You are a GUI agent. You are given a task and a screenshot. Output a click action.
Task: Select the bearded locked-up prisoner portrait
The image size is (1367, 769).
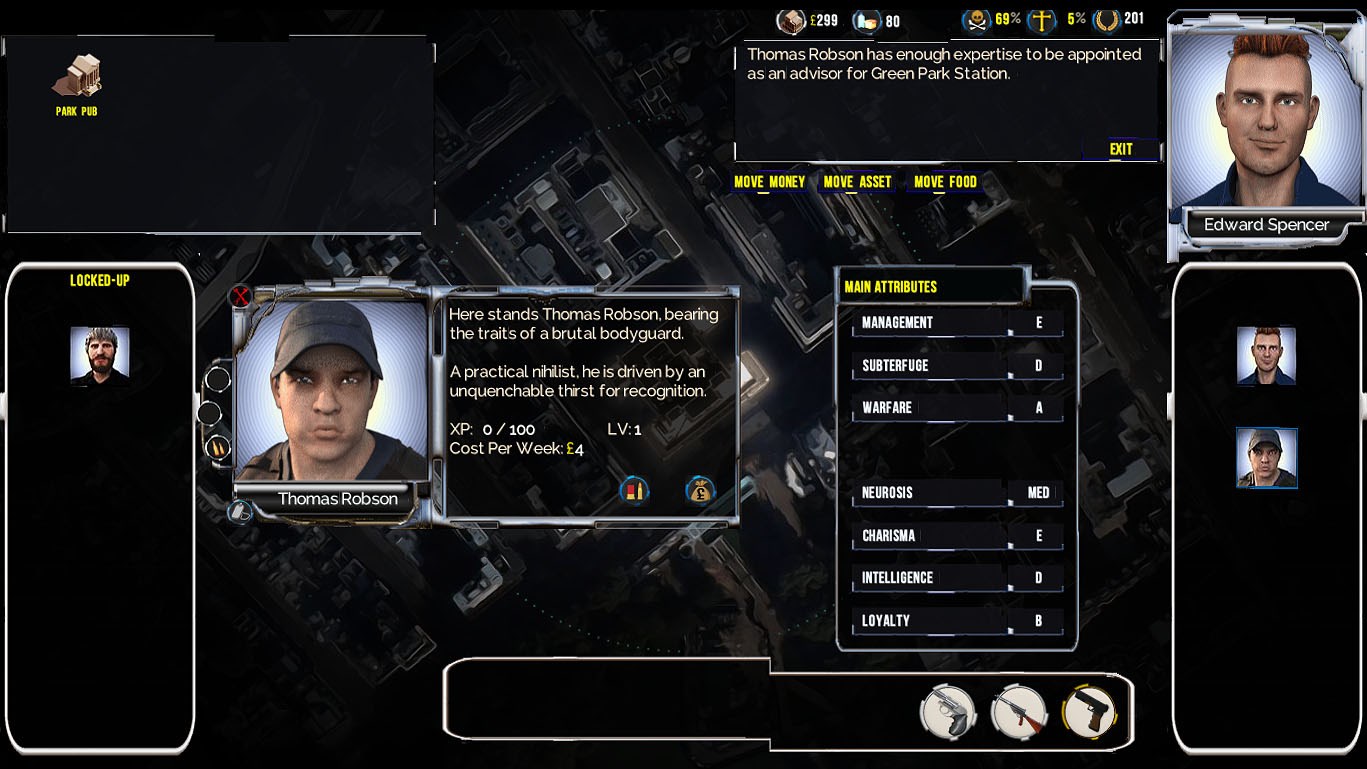[x=100, y=356]
